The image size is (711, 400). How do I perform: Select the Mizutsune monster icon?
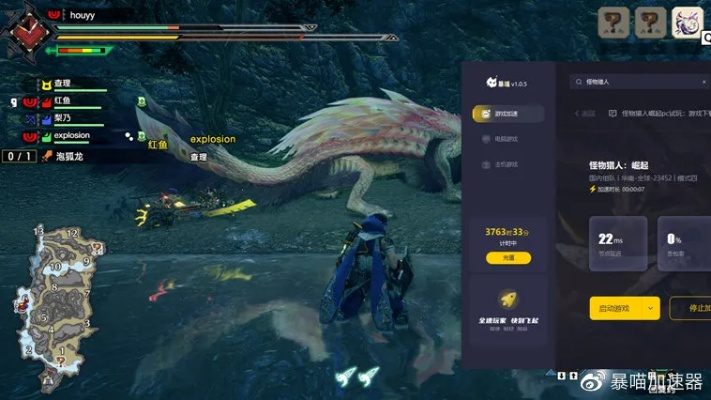(687, 22)
